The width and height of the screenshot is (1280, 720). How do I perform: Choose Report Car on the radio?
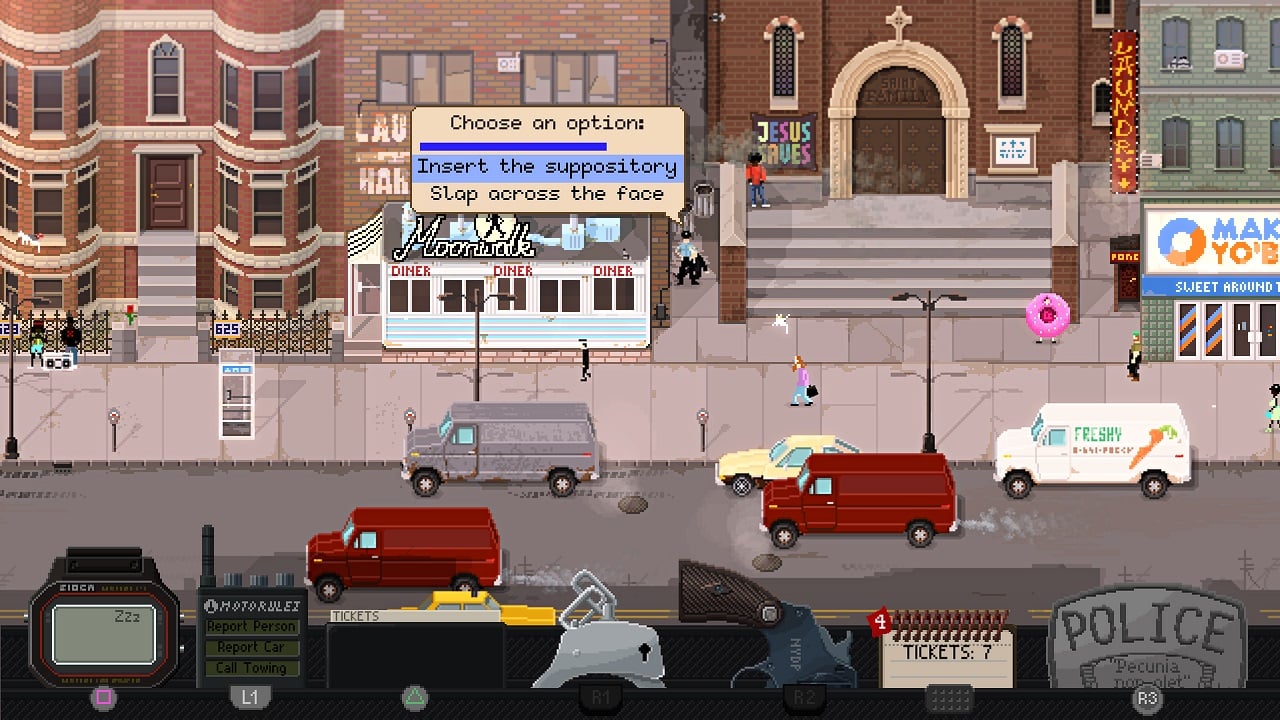tap(251, 647)
